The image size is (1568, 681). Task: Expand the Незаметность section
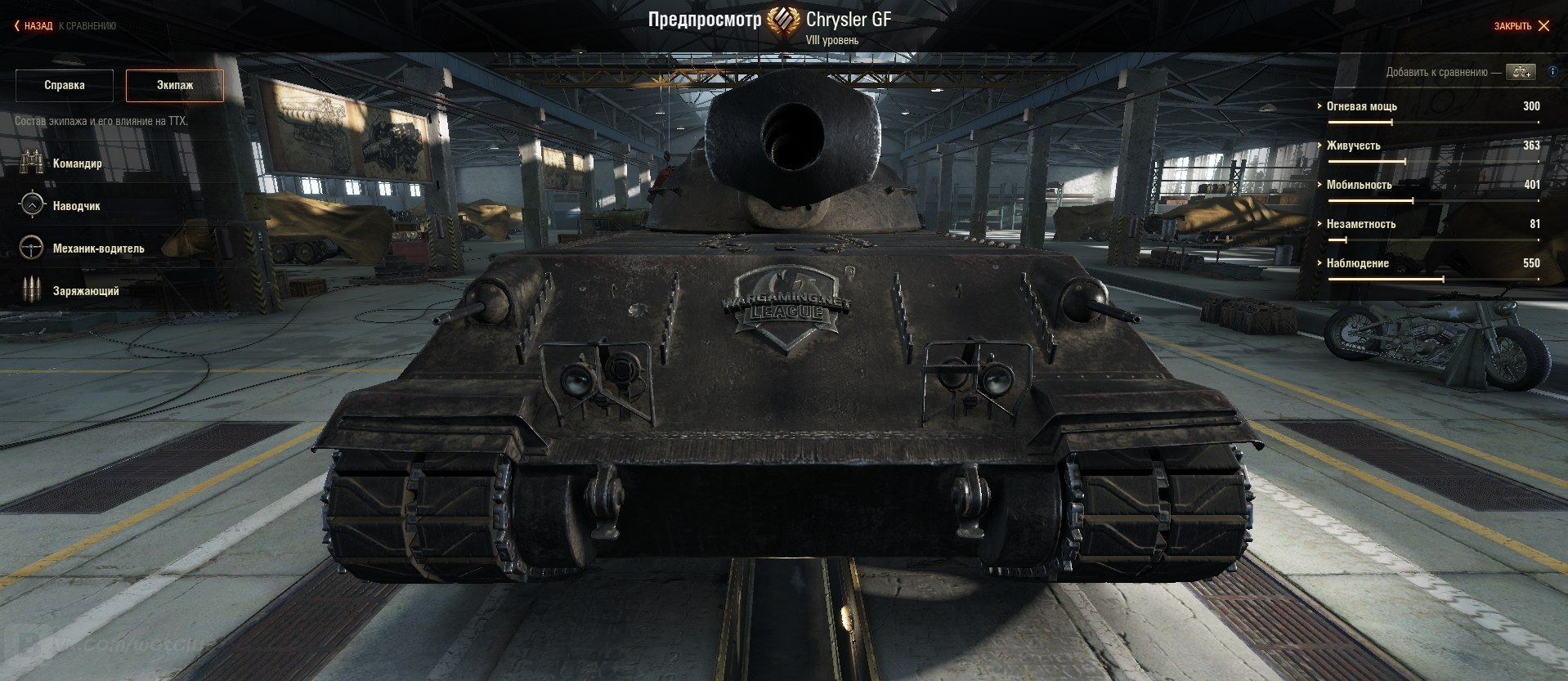(x=1360, y=224)
